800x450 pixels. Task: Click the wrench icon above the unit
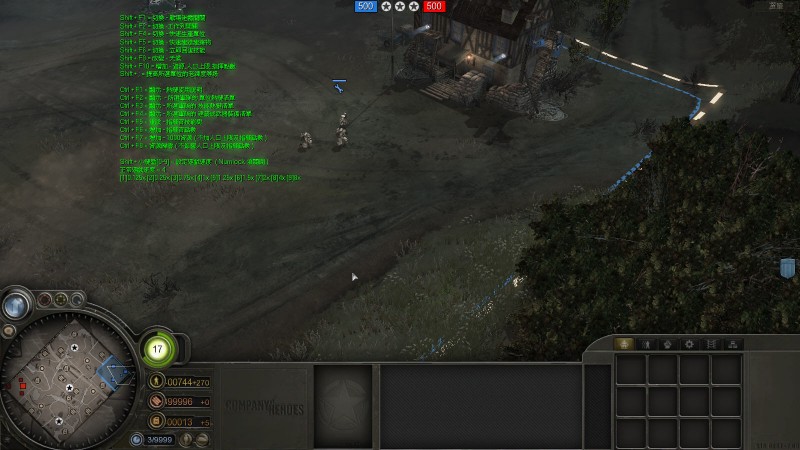pyautogui.click(x=339, y=85)
